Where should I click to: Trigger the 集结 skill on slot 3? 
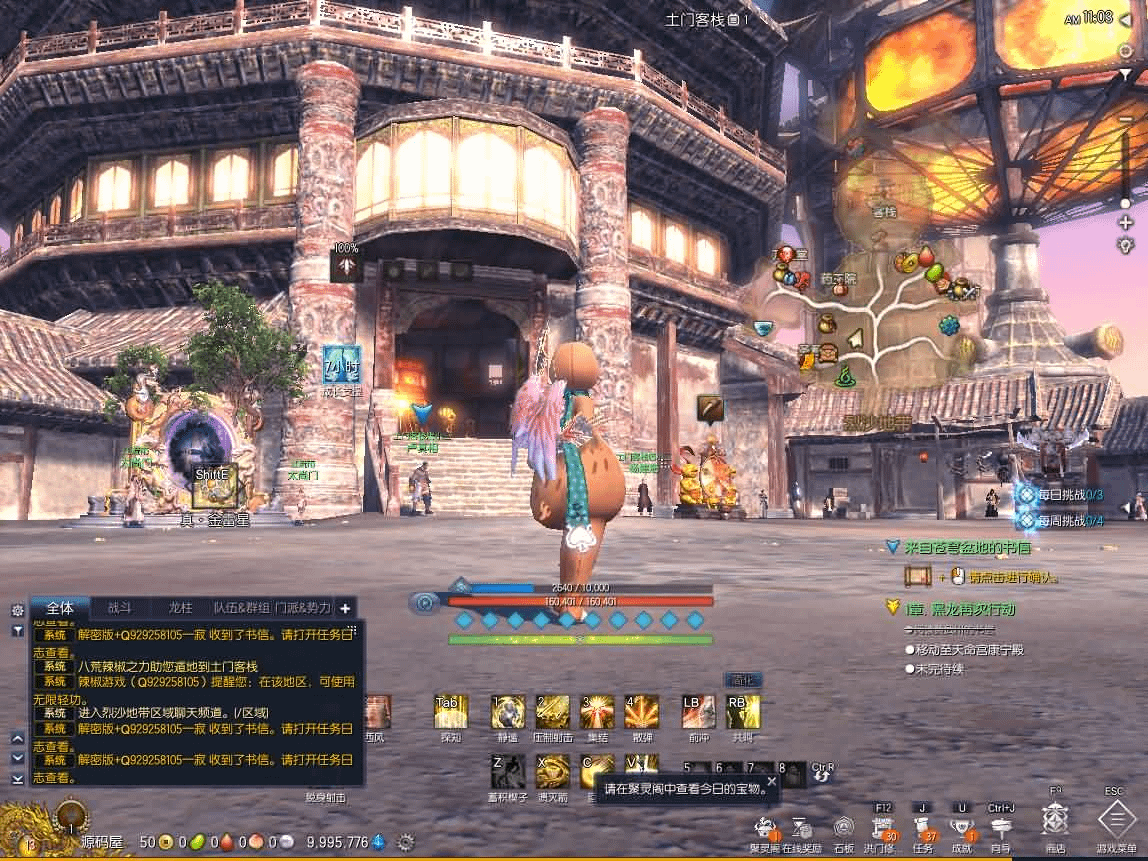pos(597,711)
